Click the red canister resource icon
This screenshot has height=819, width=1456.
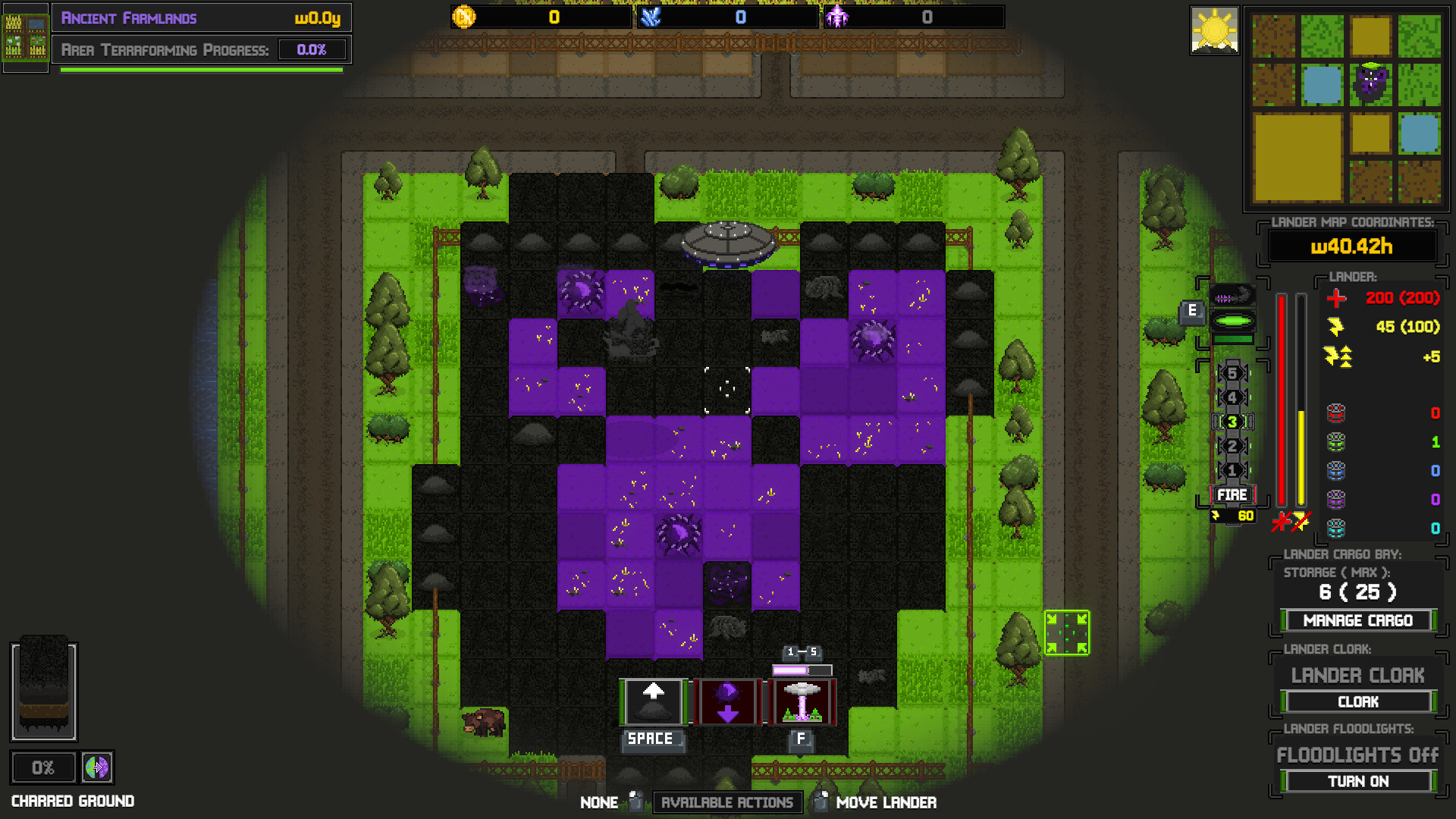(1335, 413)
